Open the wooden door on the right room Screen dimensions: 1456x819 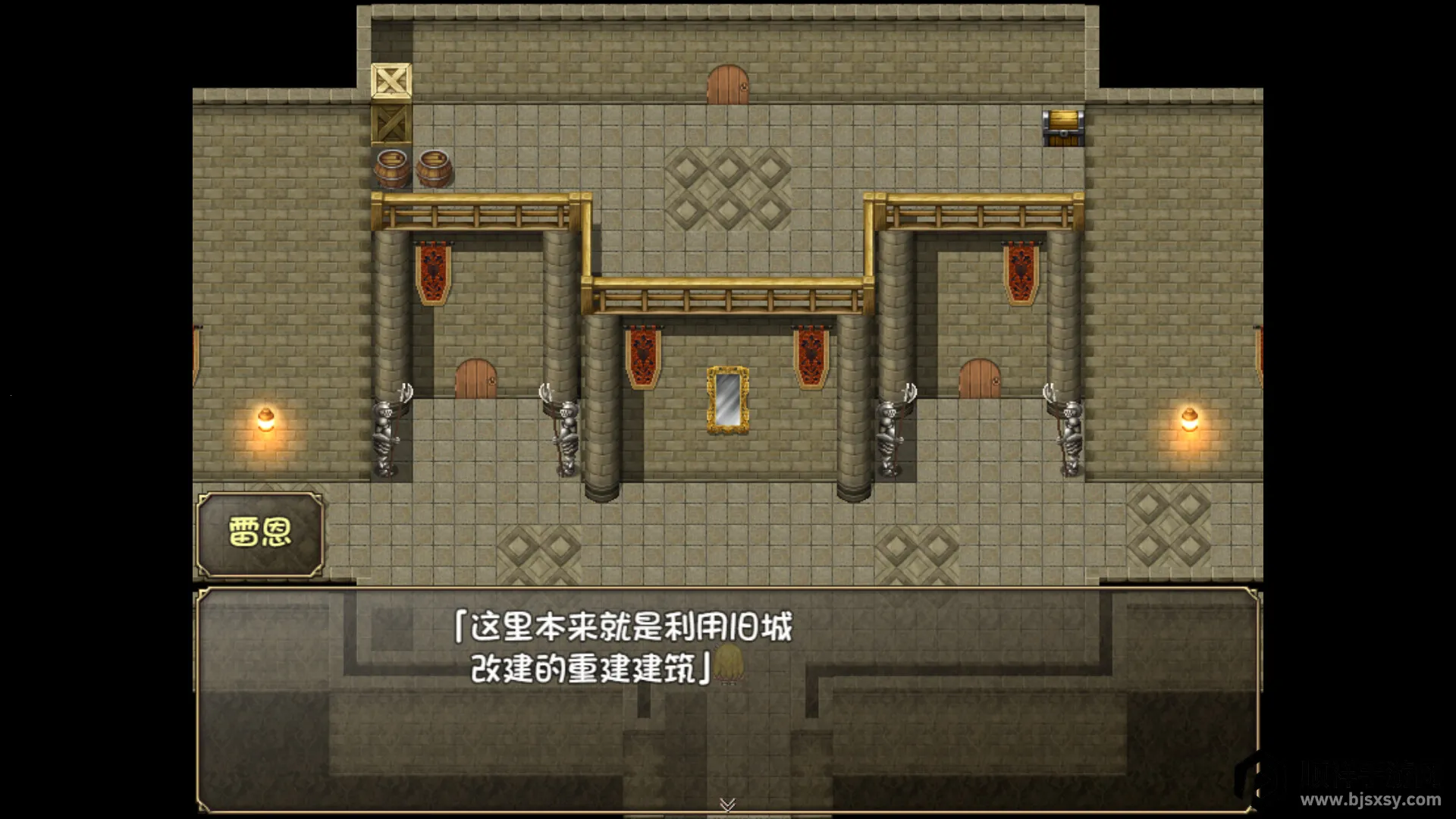[978, 379]
